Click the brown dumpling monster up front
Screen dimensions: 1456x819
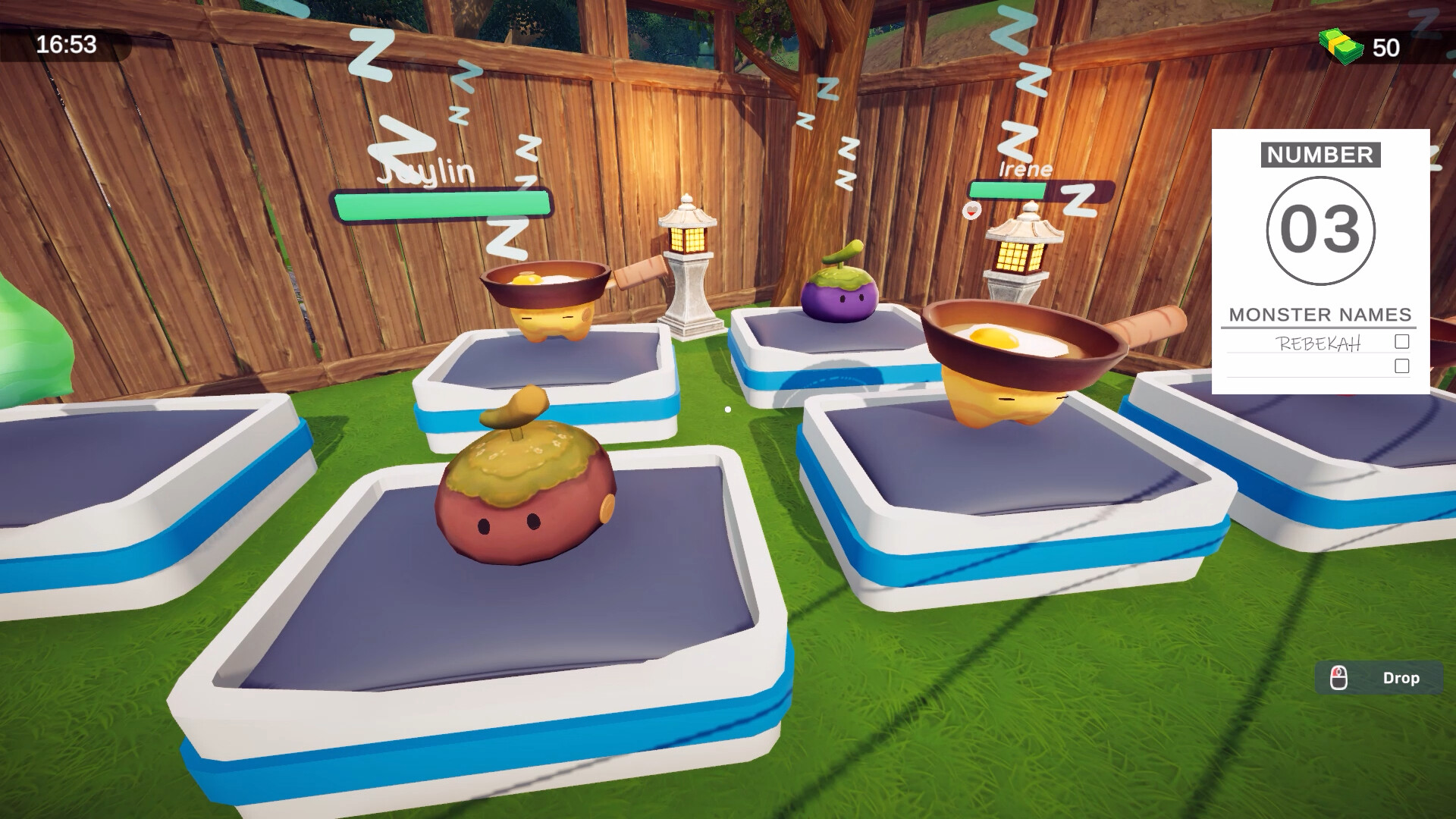point(523,508)
